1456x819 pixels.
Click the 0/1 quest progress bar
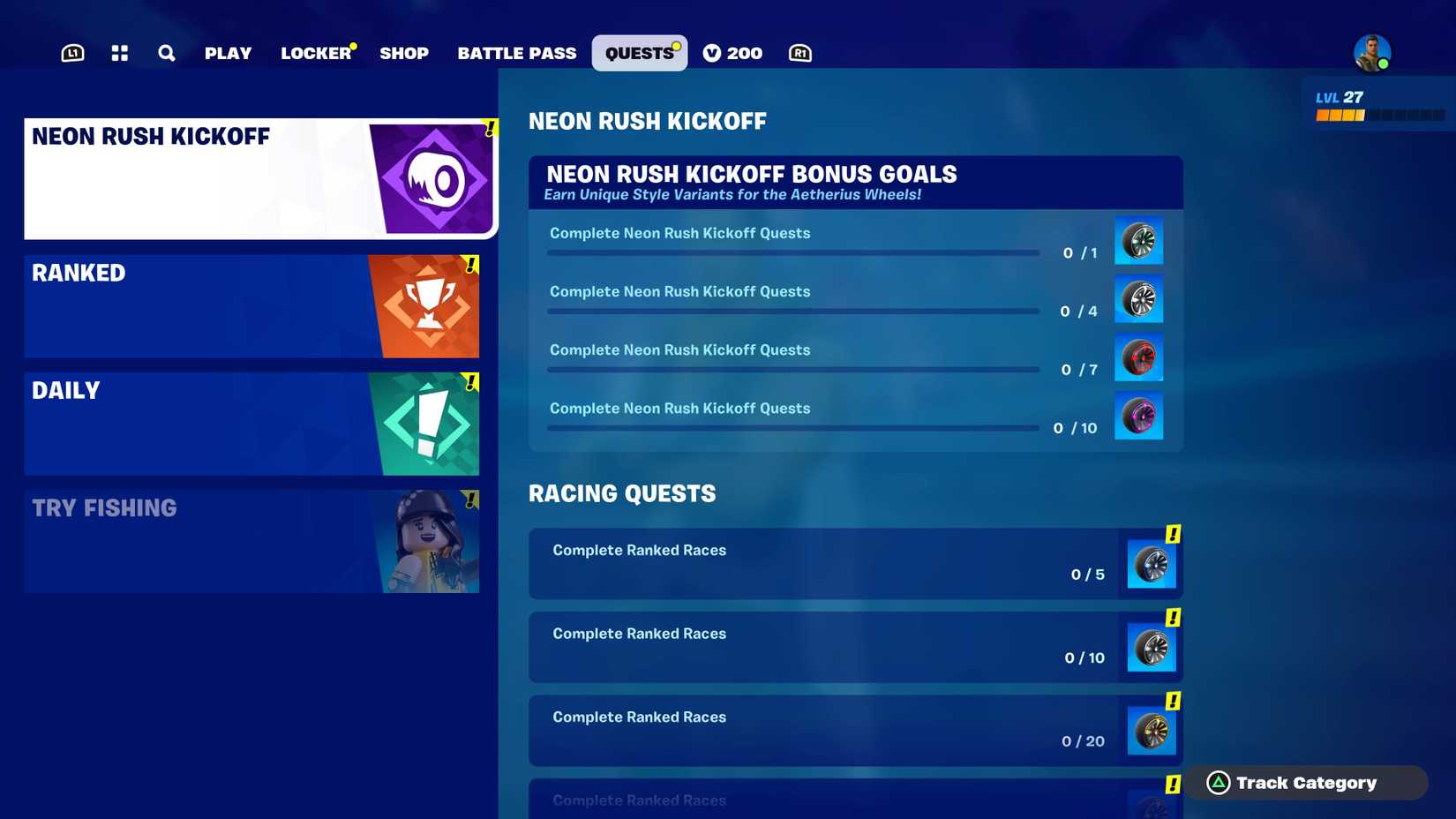click(x=792, y=252)
